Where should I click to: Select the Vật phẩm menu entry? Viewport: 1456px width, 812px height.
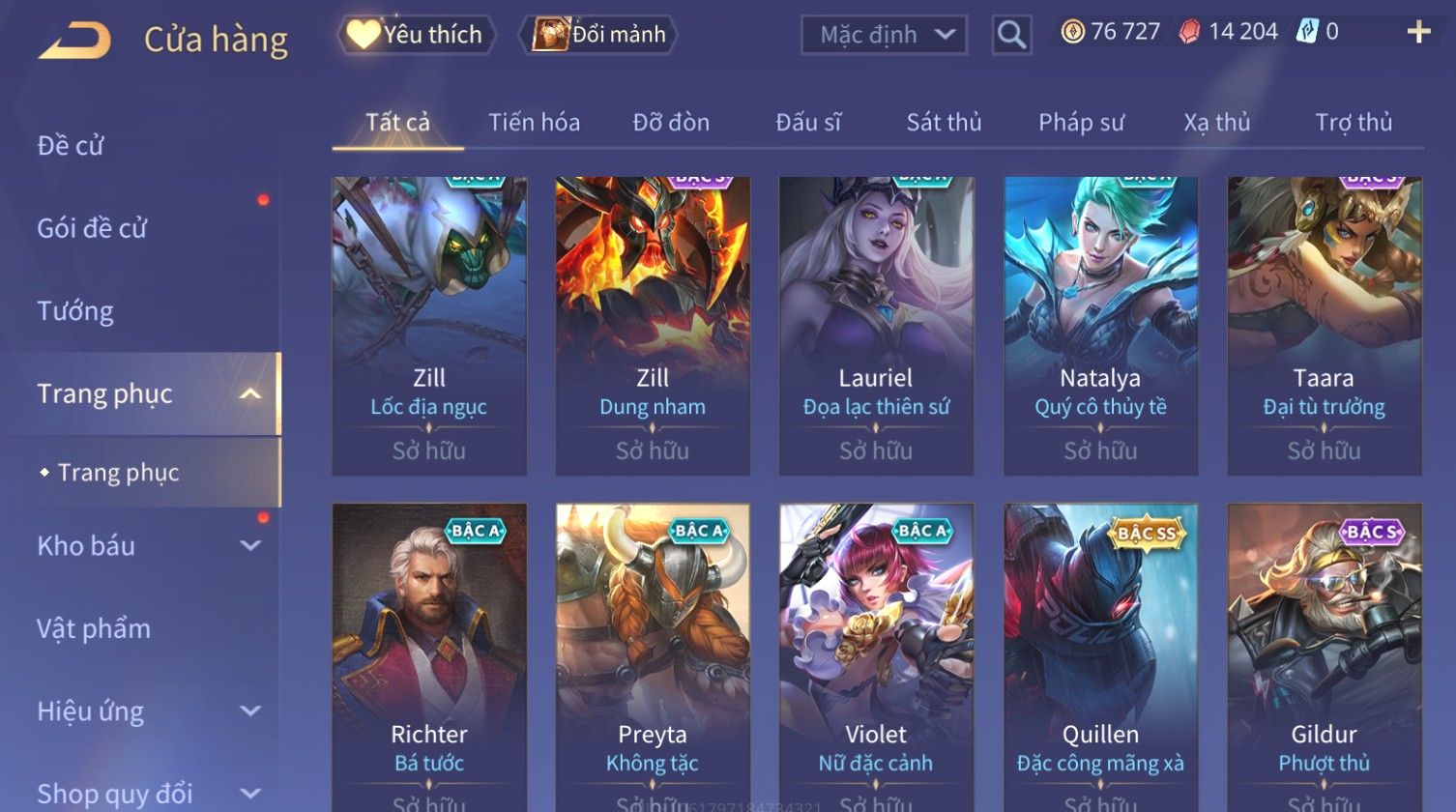pyautogui.click(x=94, y=628)
